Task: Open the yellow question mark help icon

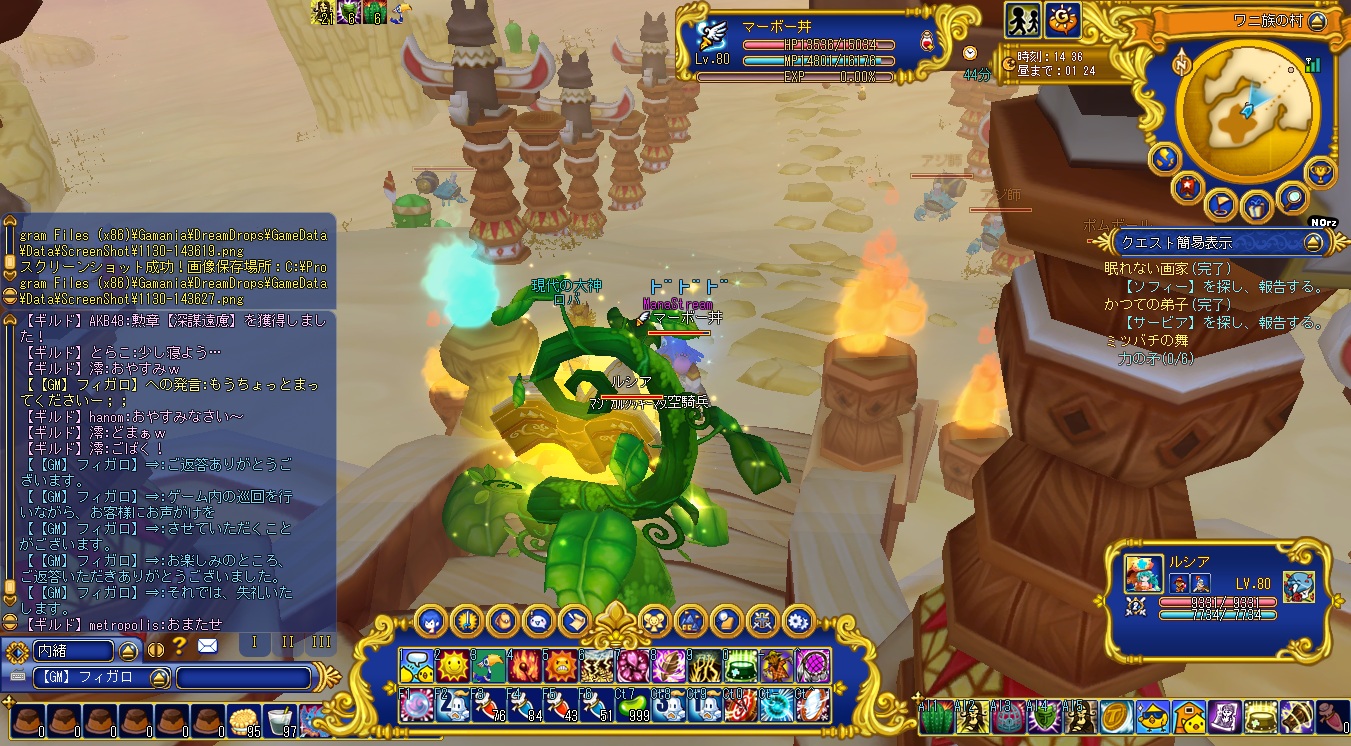Action: tap(180, 646)
